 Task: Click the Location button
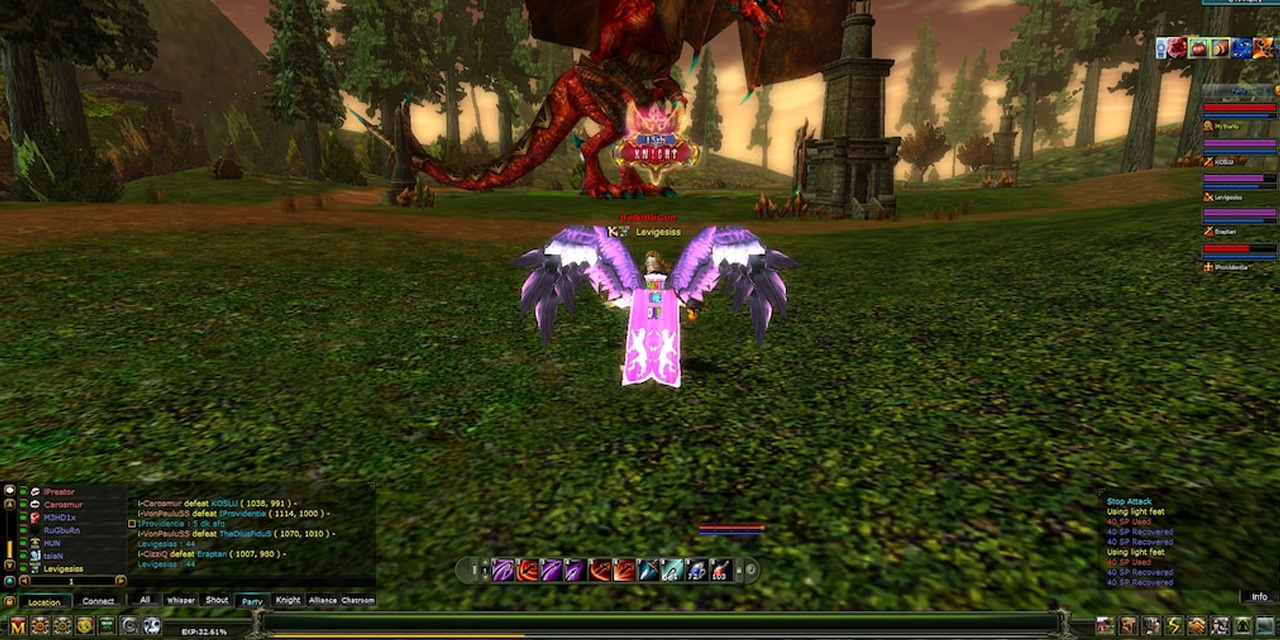(x=44, y=602)
